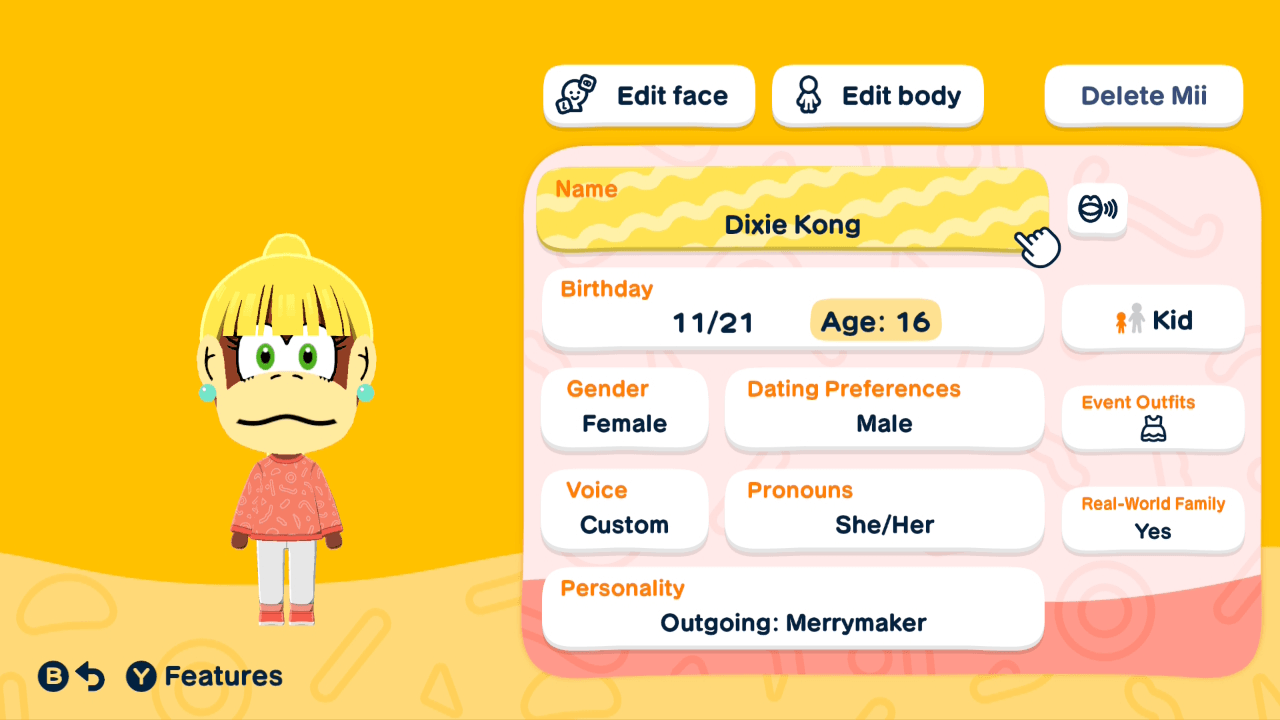The width and height of the screenshot is (1280, 720).
Task: Toggle Real-World Family setting
Action: point(1152,519)
